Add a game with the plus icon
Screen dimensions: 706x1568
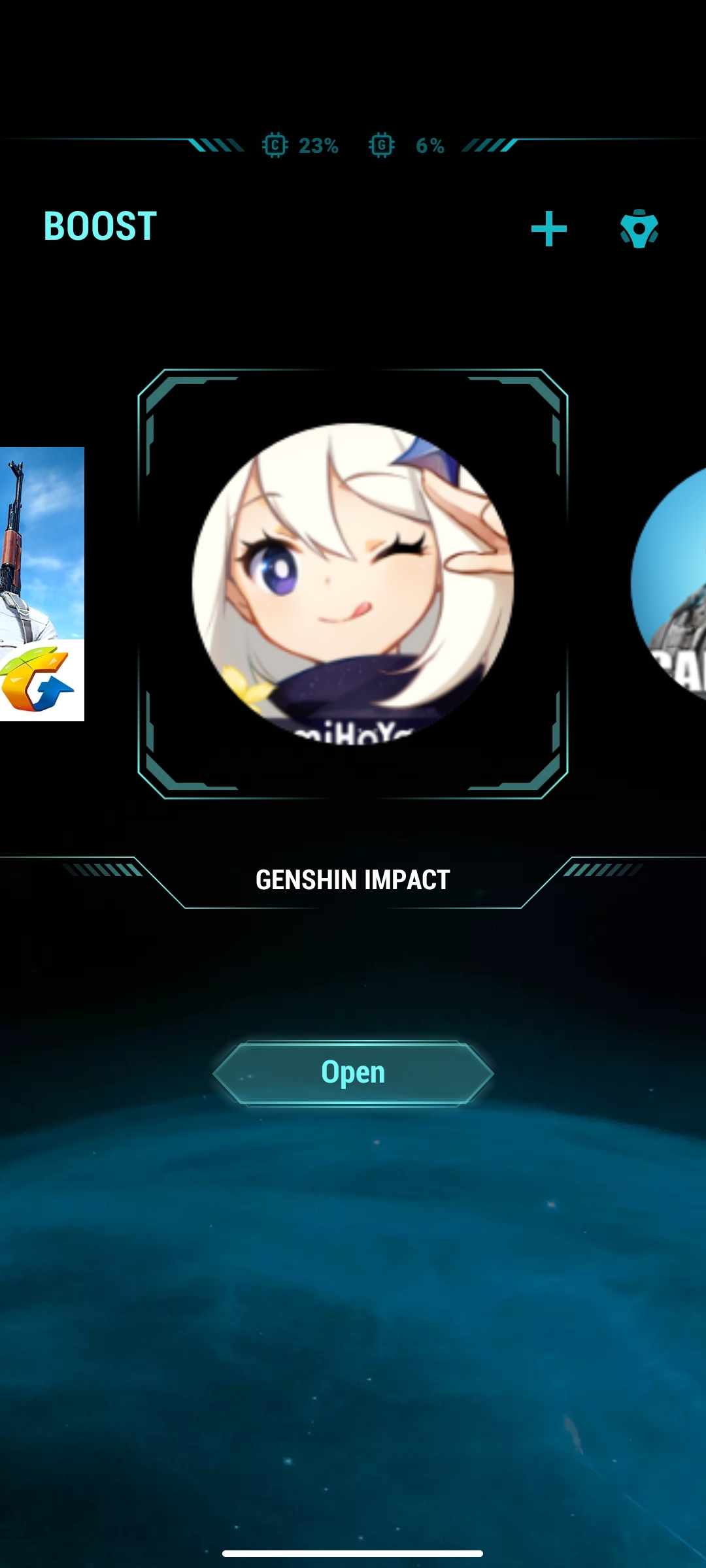[548, 229]
